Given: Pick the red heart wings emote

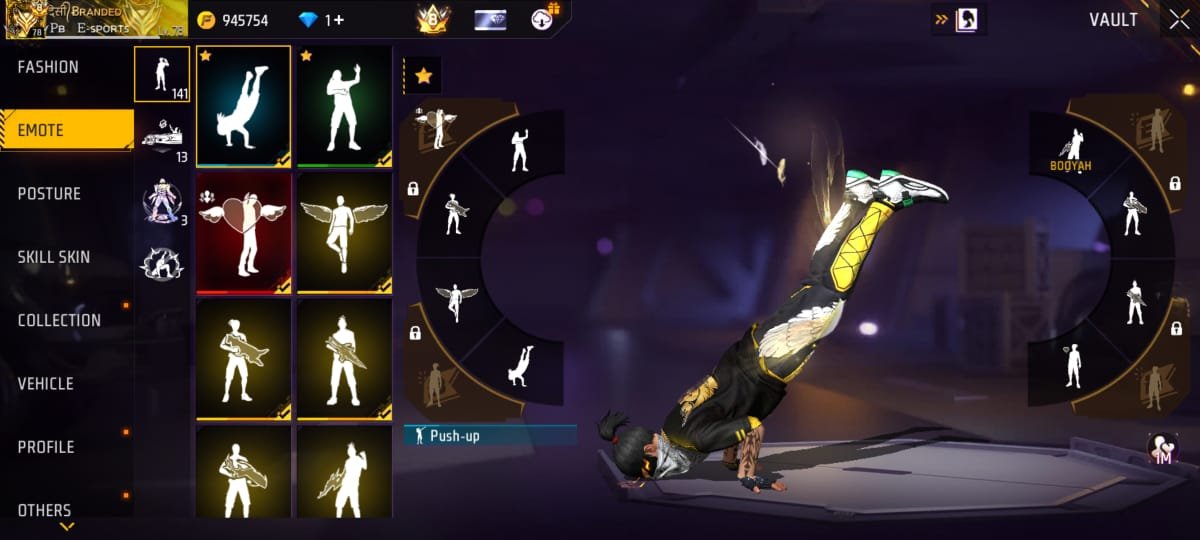Looking at the screenshot, I should pos(244,232).
